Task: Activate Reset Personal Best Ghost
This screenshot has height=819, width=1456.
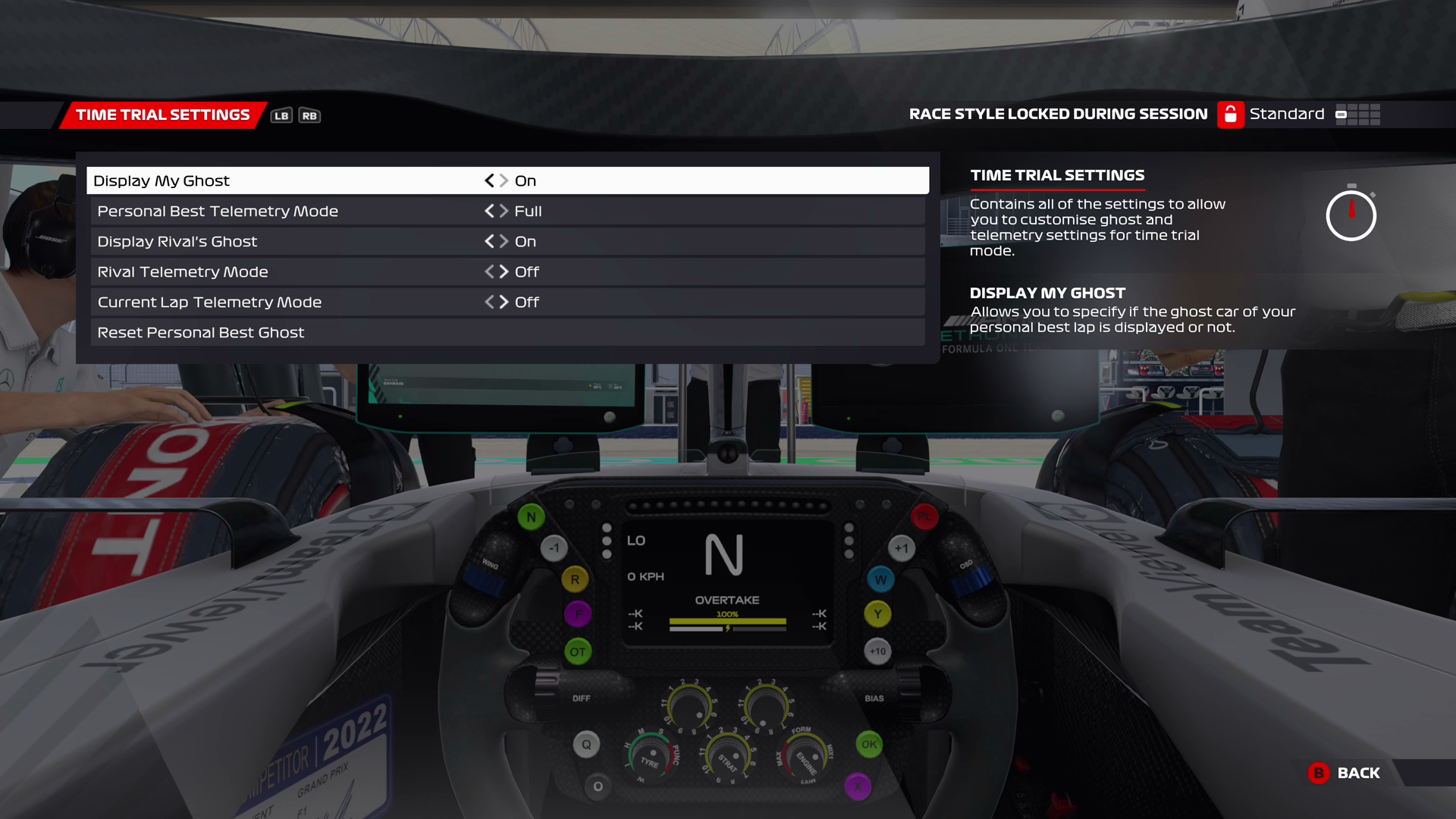Action: coord(200,332)
